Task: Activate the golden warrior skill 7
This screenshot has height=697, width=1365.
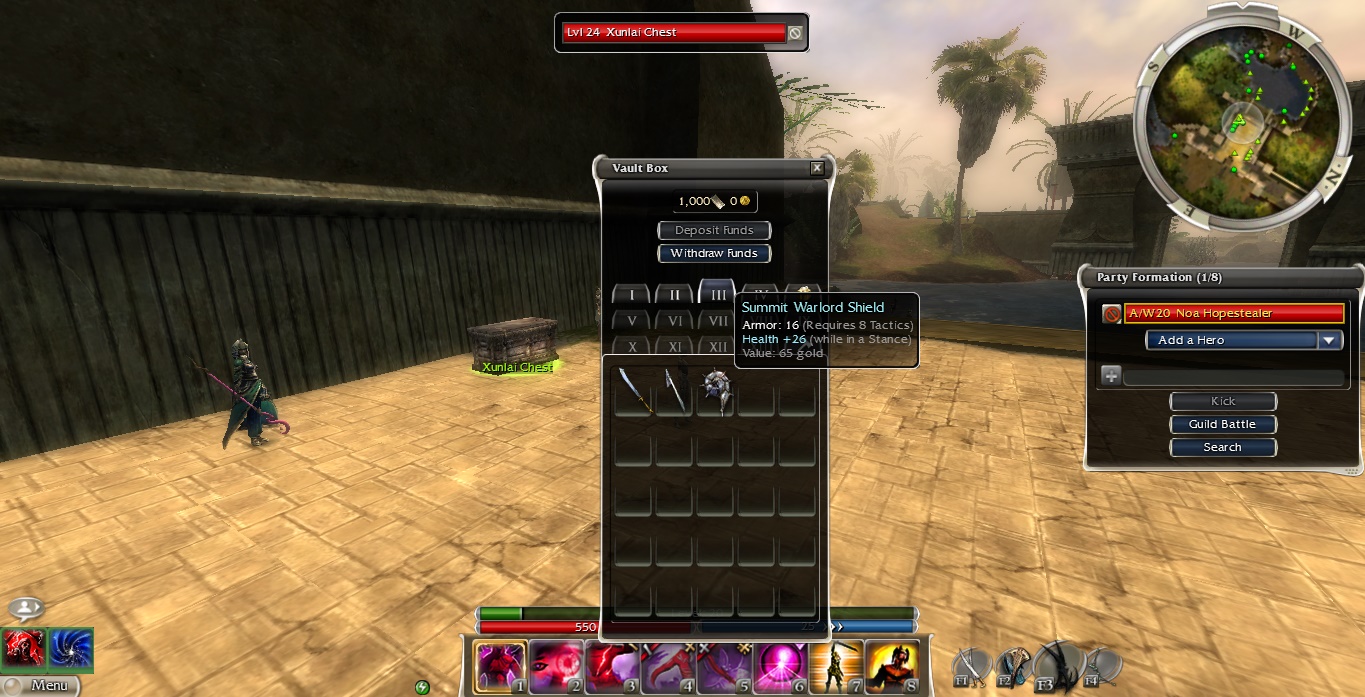Action: coord(836,667)
